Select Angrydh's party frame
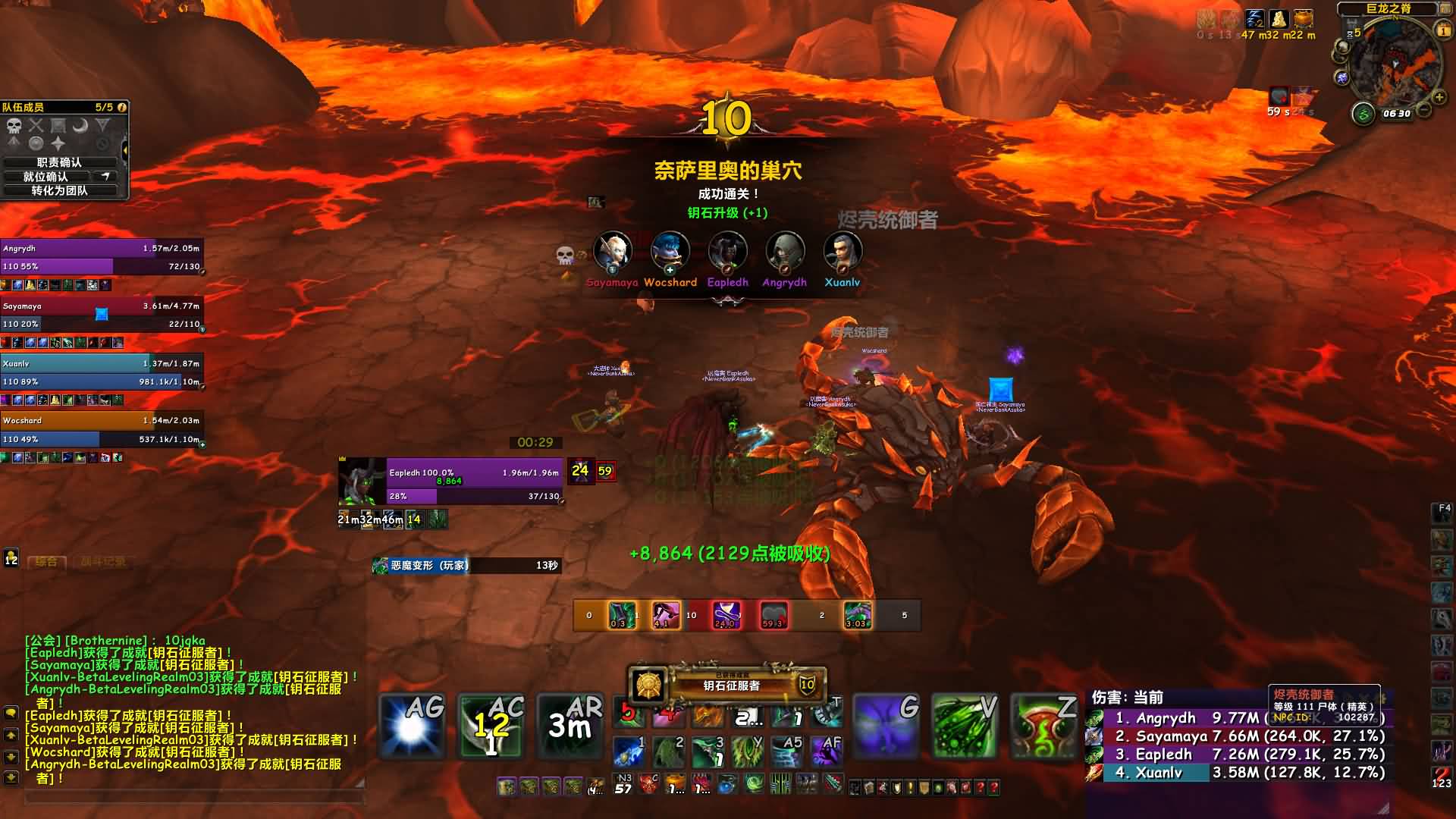 click(x=102, y=257)
